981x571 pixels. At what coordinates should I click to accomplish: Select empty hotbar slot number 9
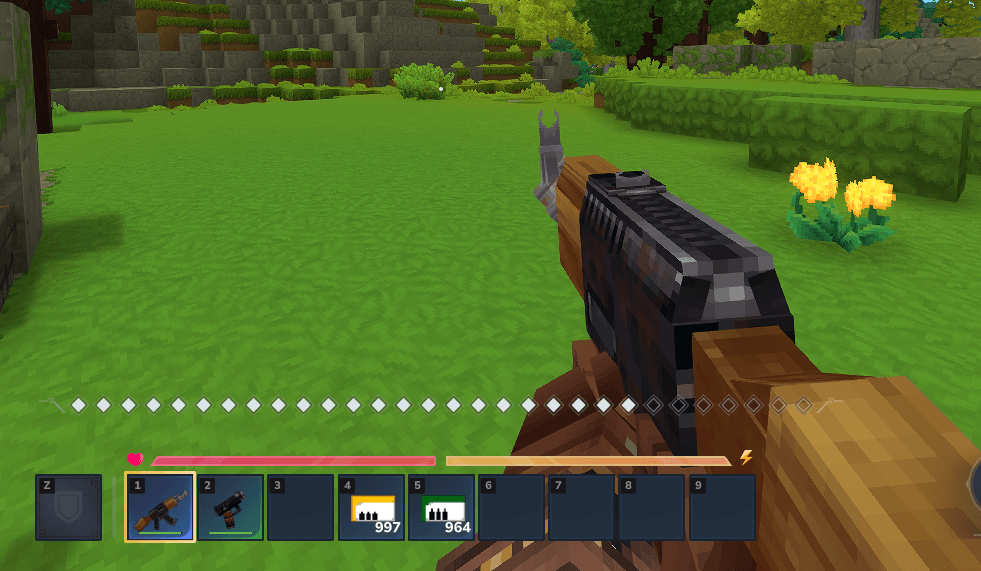tap(722, 507)
